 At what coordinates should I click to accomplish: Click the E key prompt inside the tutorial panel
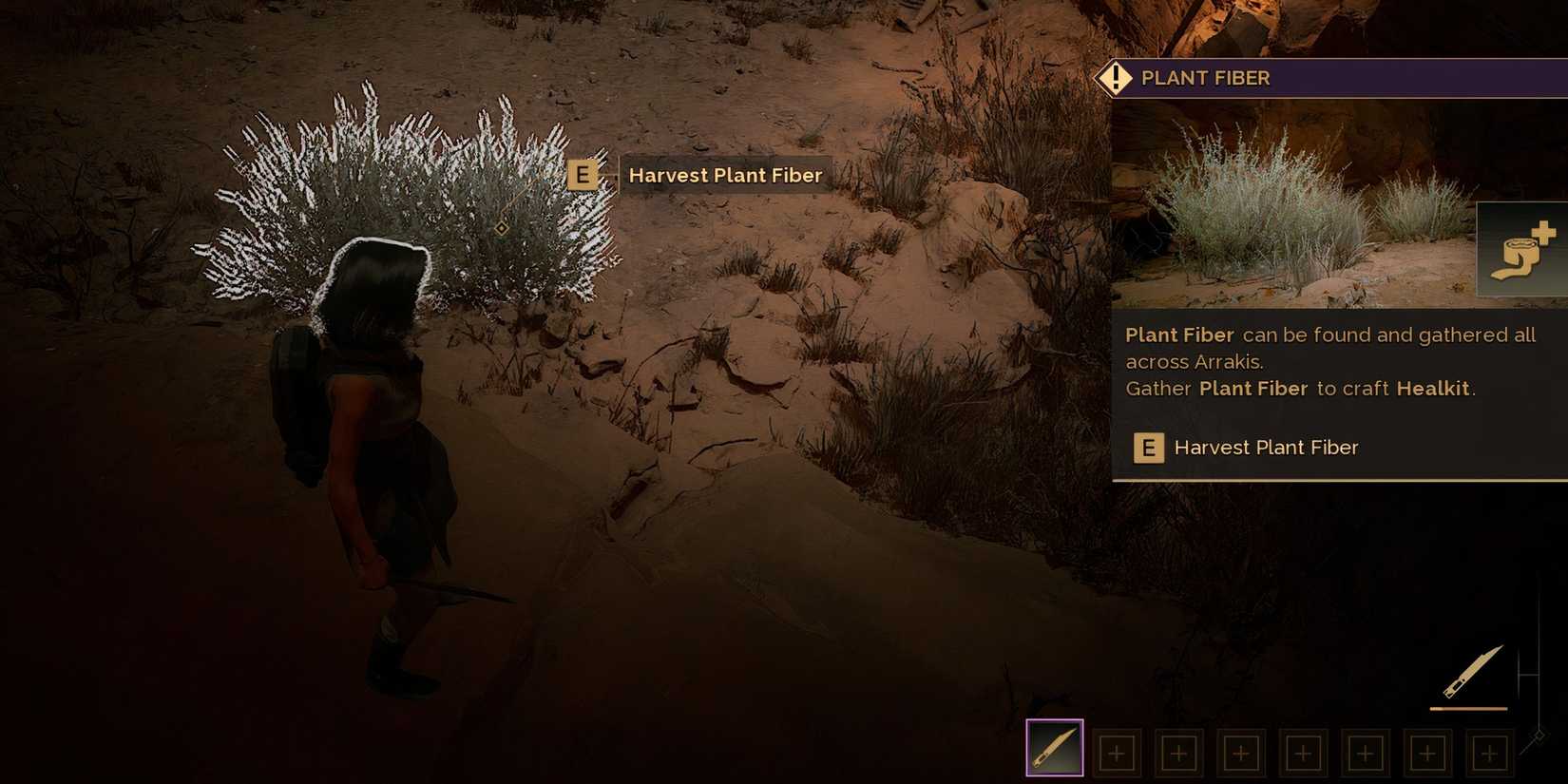pos(1149,448)
